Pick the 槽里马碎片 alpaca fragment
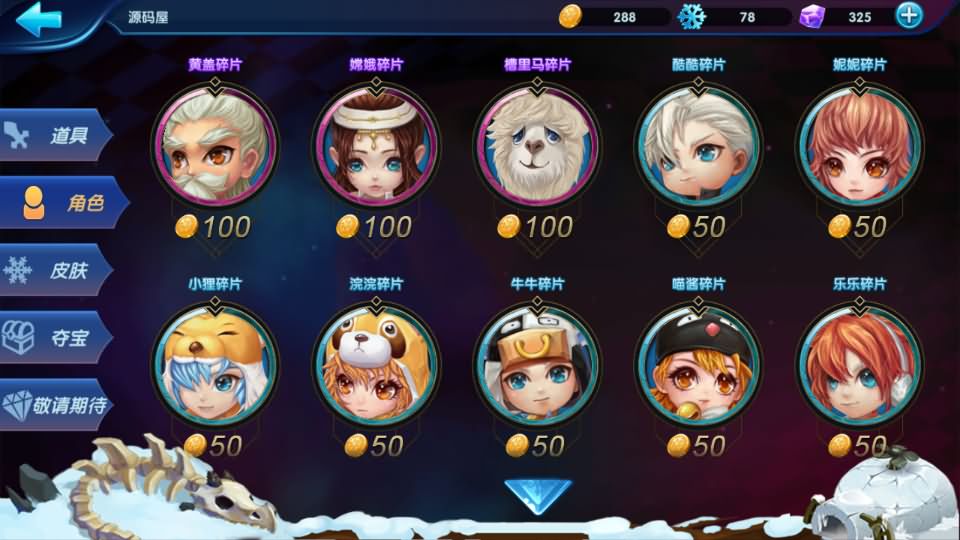Viewport: 960px width, 540px height. click(537, 146)
